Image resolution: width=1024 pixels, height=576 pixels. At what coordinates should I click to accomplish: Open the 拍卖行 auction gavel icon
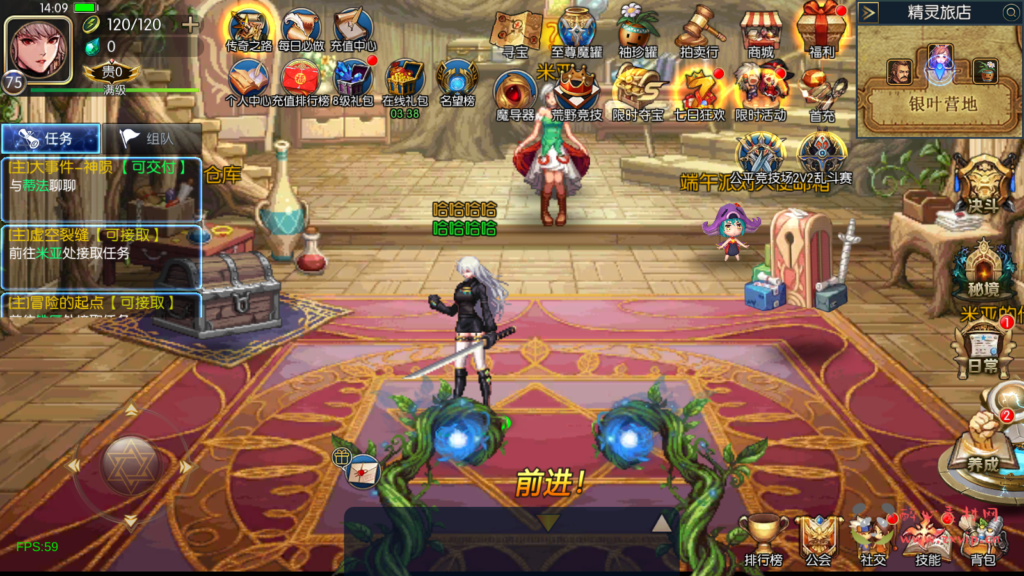click(699, 32)
